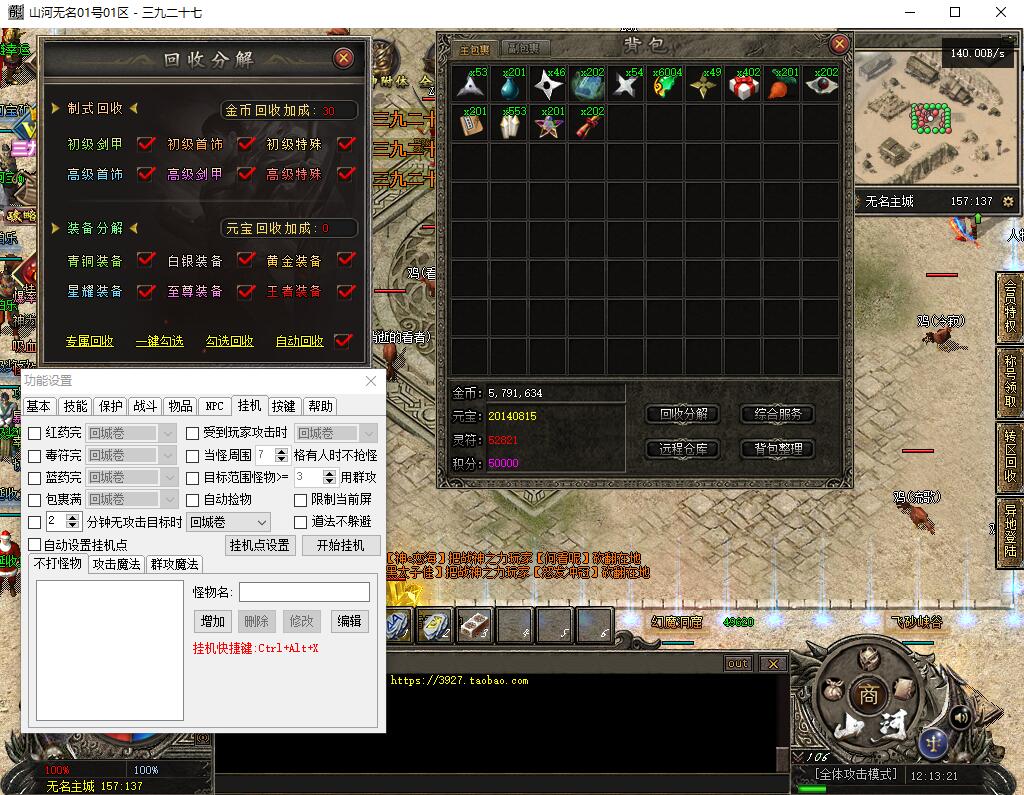Screen dimensions: 1024x795
Task: Open the 综合服务 services button
Action: point(777,414)
